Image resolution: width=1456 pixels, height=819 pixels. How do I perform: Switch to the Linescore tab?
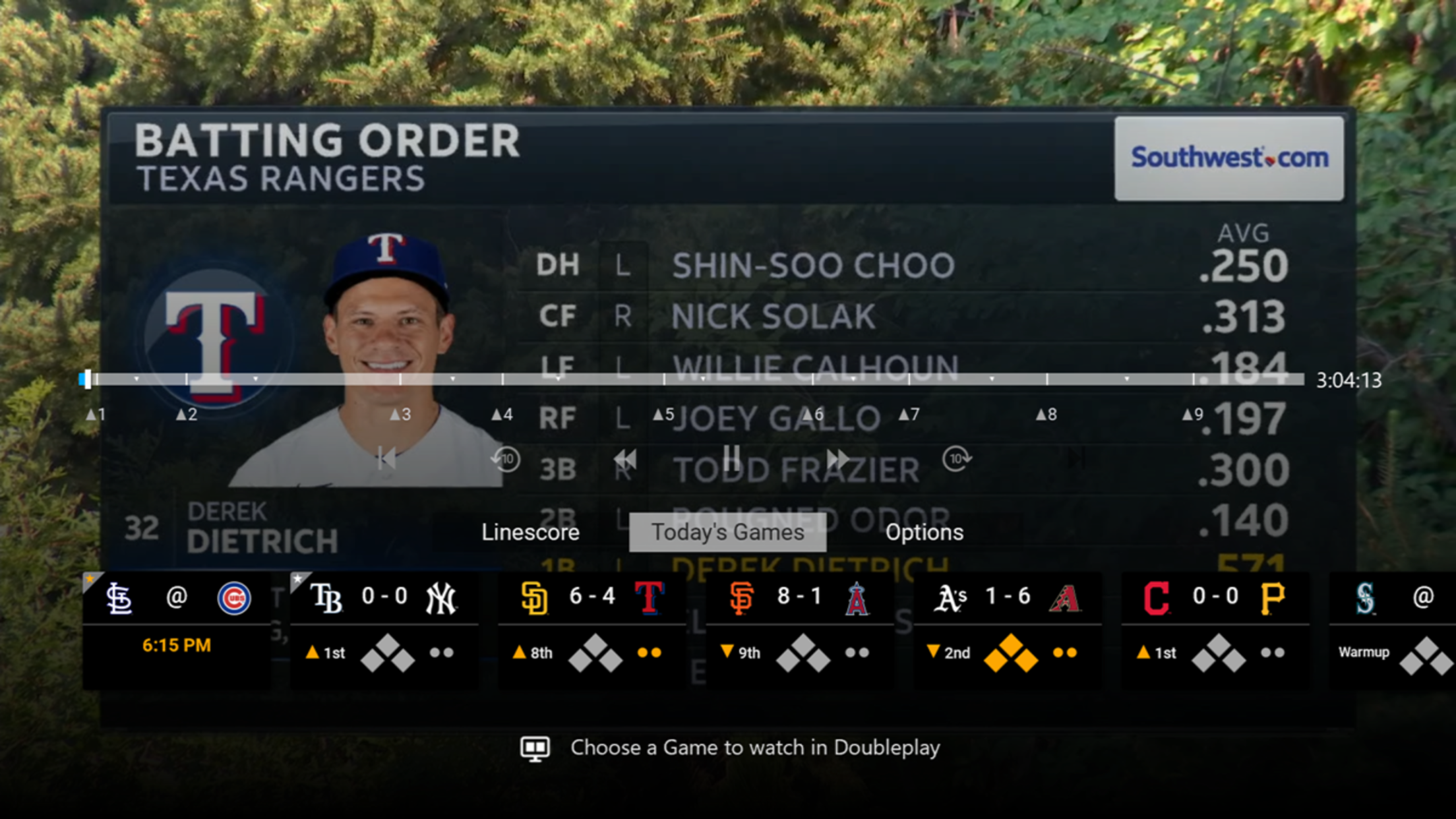(530, 532)
